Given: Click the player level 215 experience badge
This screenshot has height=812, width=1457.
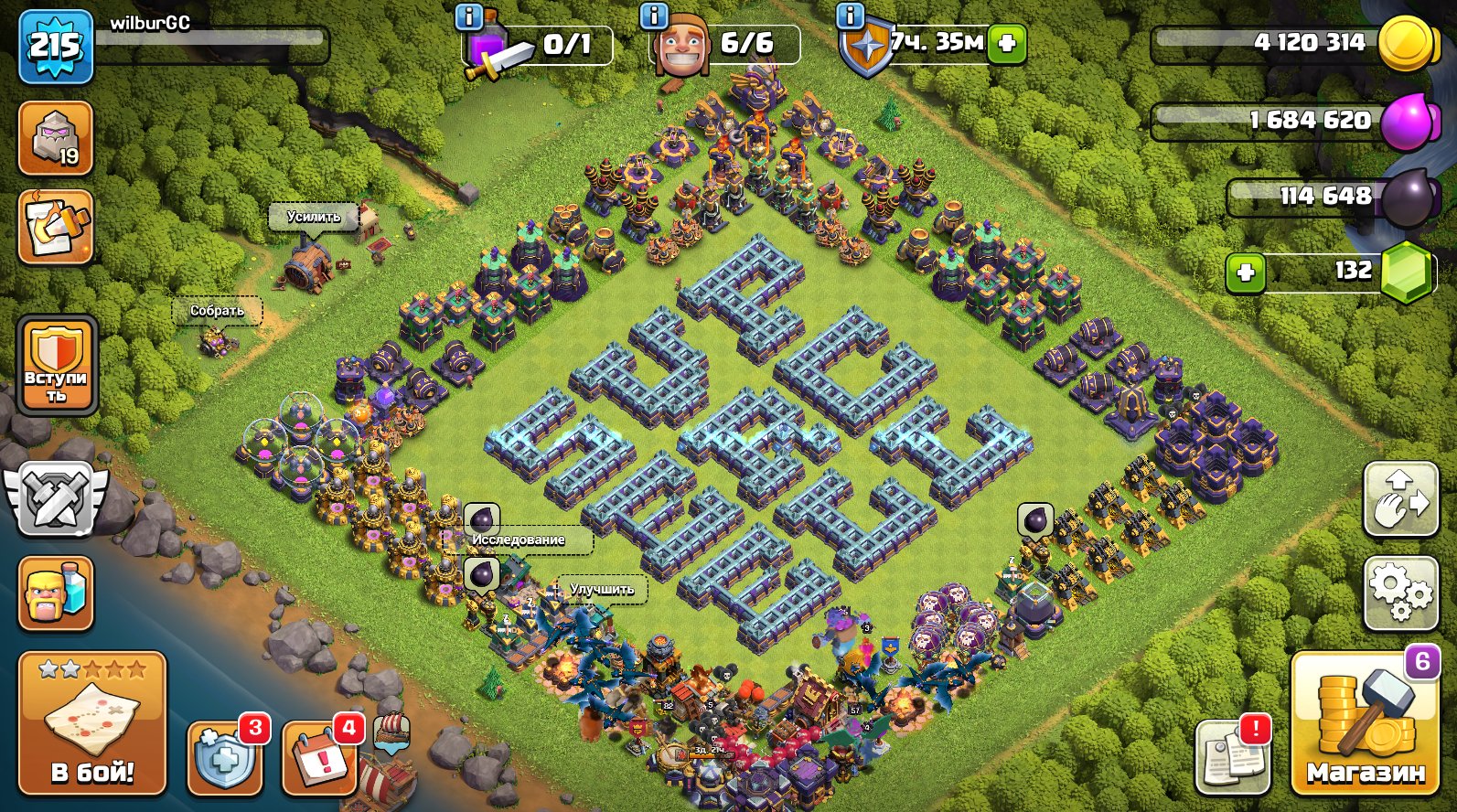Looking at the screenshot, I should [x=57, y=44].
